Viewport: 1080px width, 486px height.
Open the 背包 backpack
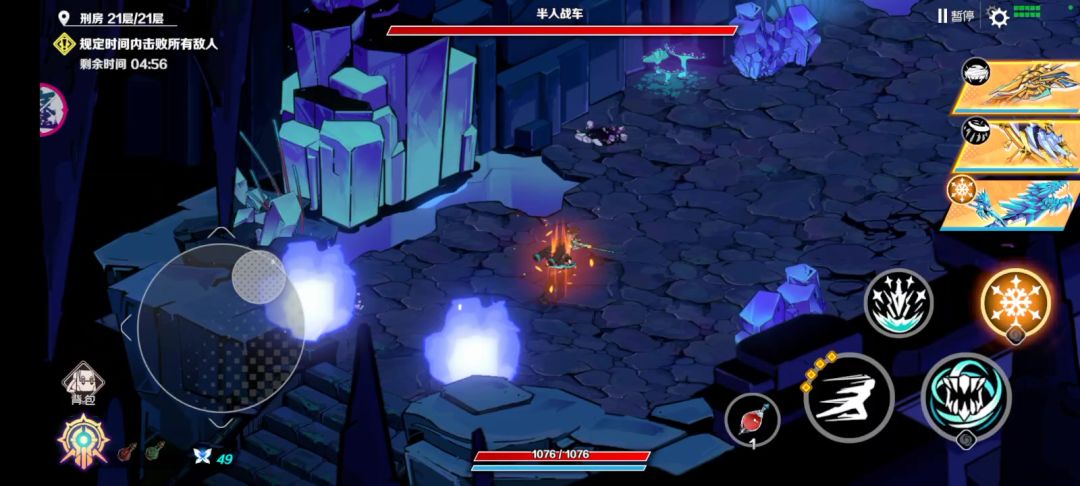(81, 384)
